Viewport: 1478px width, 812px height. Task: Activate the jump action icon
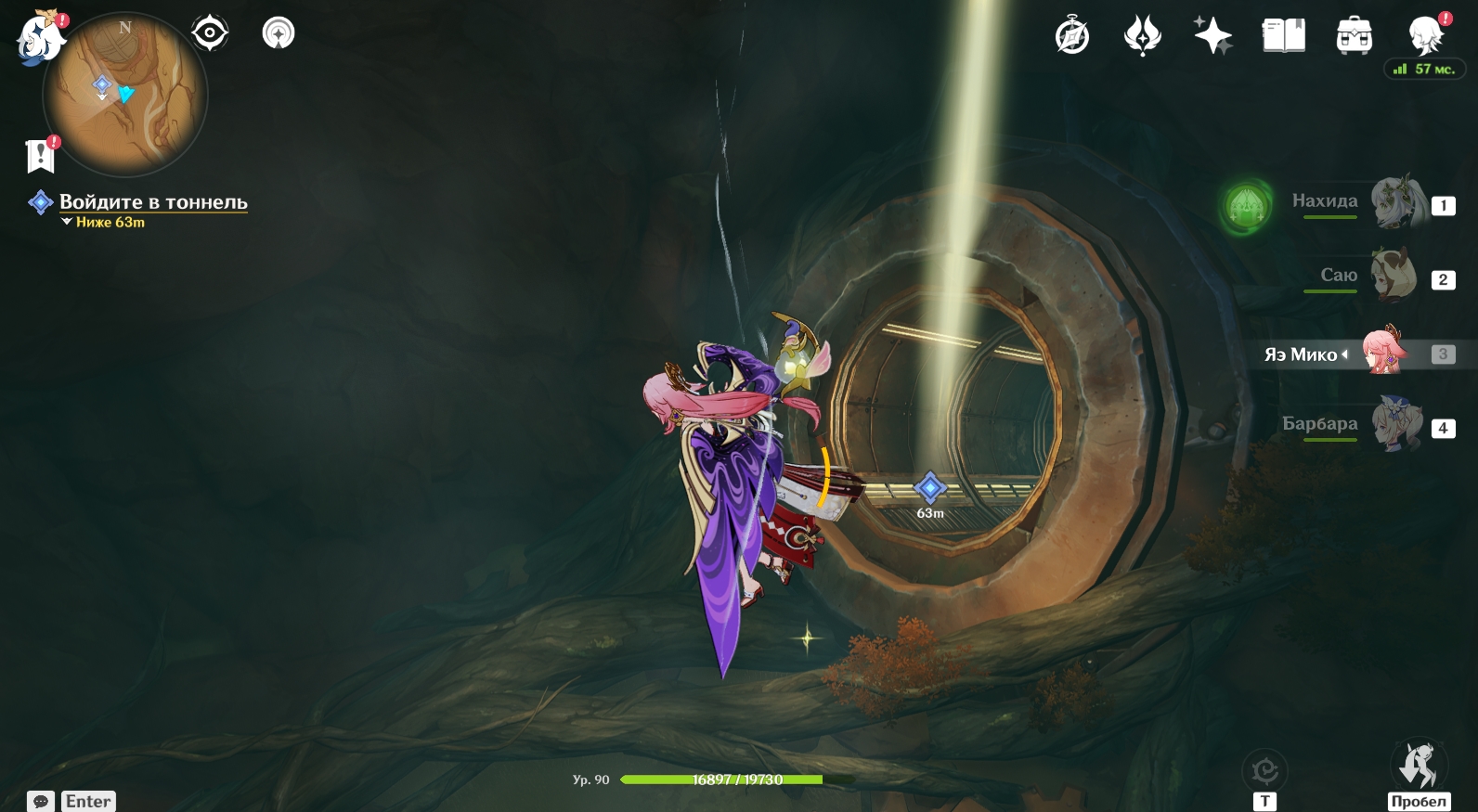pyautogui.click(x=1418, y=767)
